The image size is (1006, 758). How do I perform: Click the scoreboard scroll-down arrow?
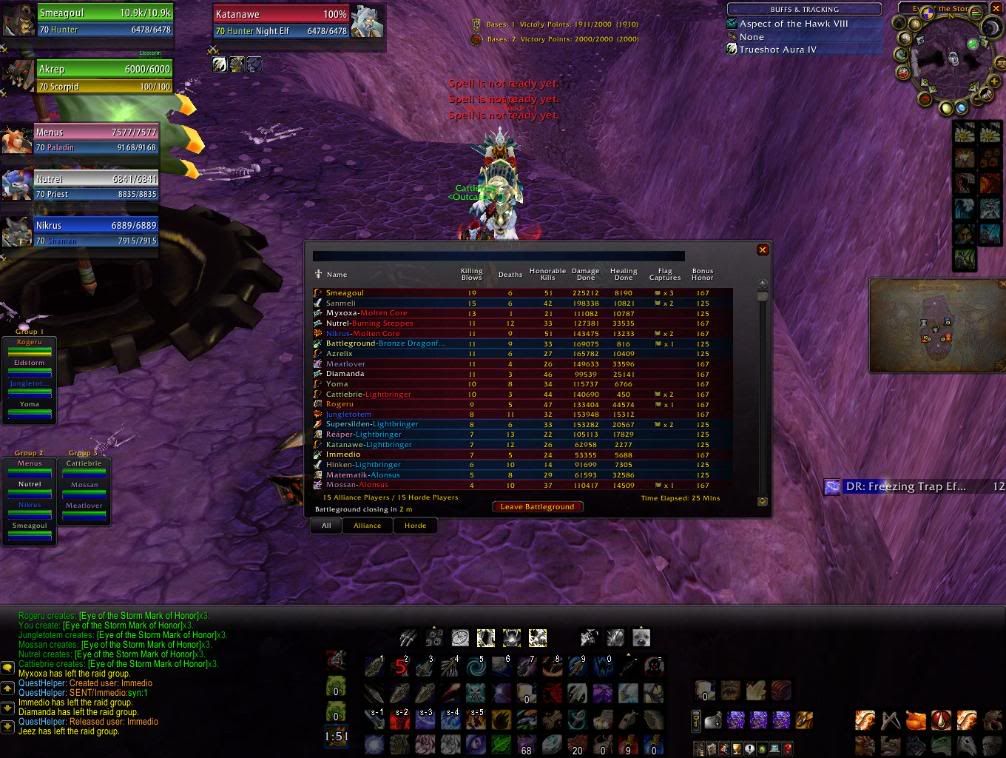(763, 501)
